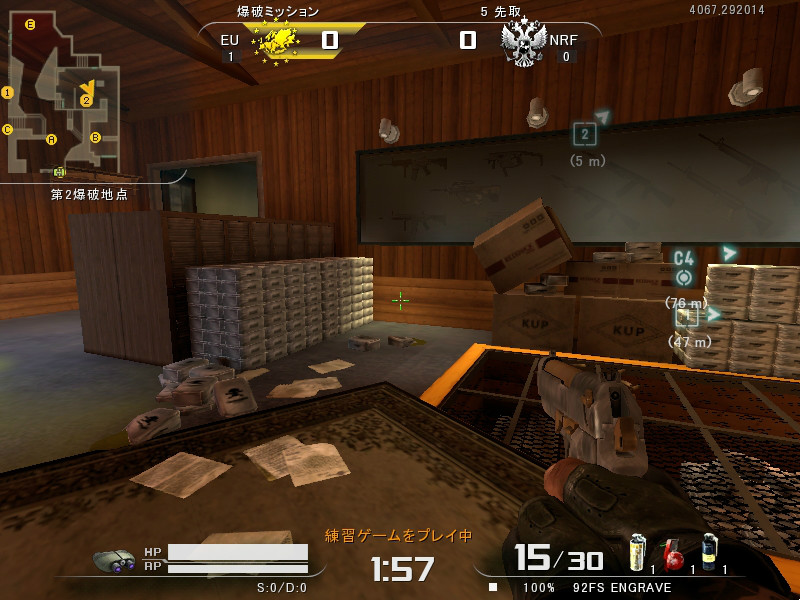Select the dark blue canister grenade icon
The height and width of the screenshot is (600, 800).
point(709,552)
